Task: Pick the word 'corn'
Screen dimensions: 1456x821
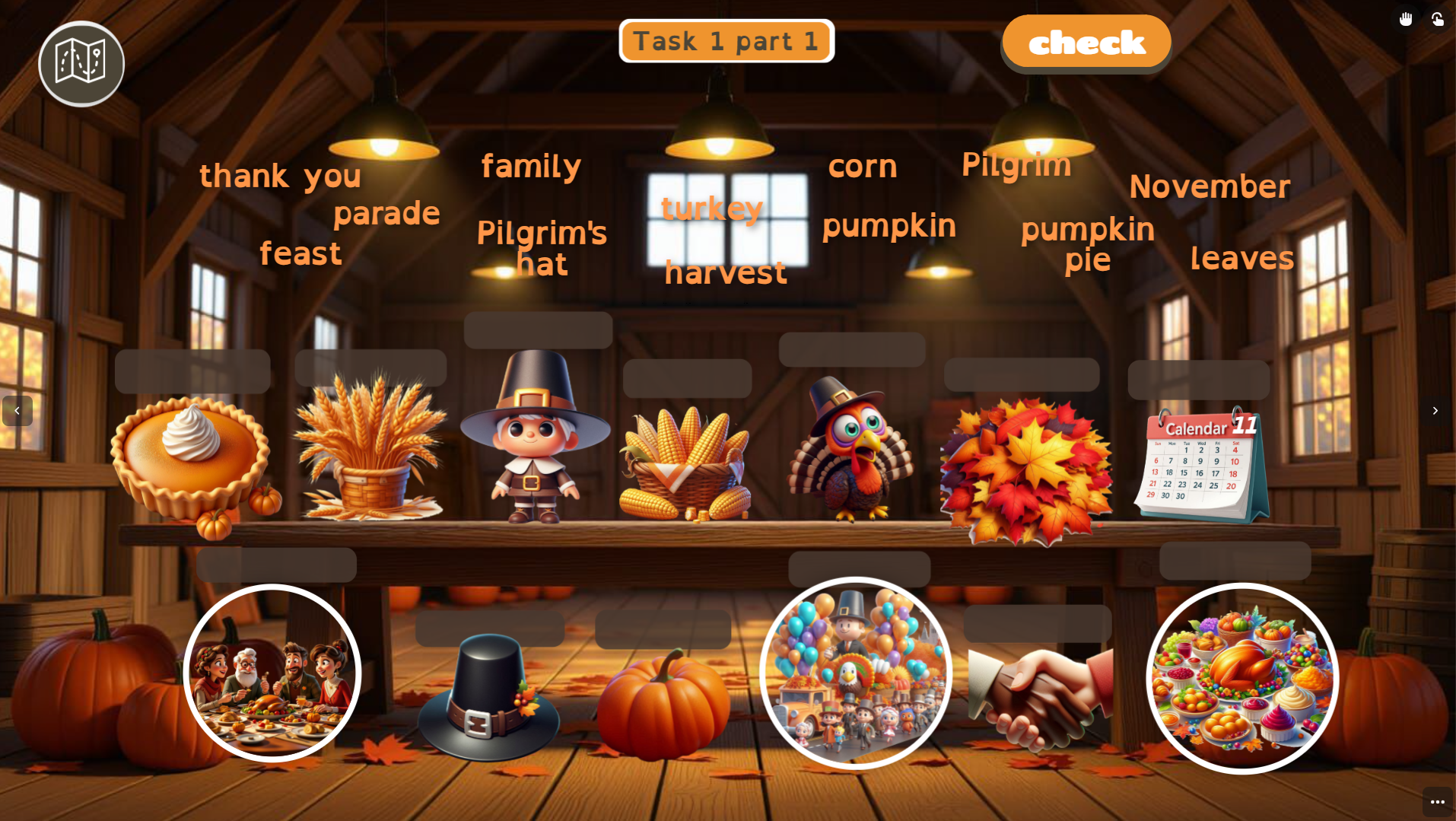Action: coord(863,167)
